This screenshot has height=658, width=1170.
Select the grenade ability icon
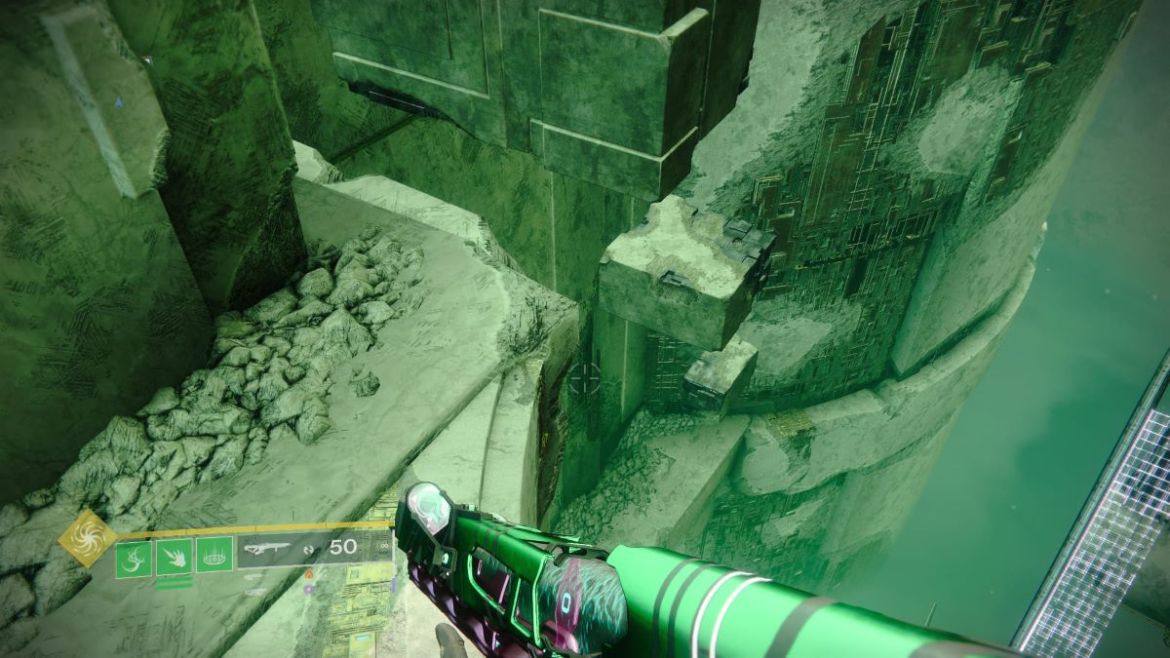pos(134,556)
